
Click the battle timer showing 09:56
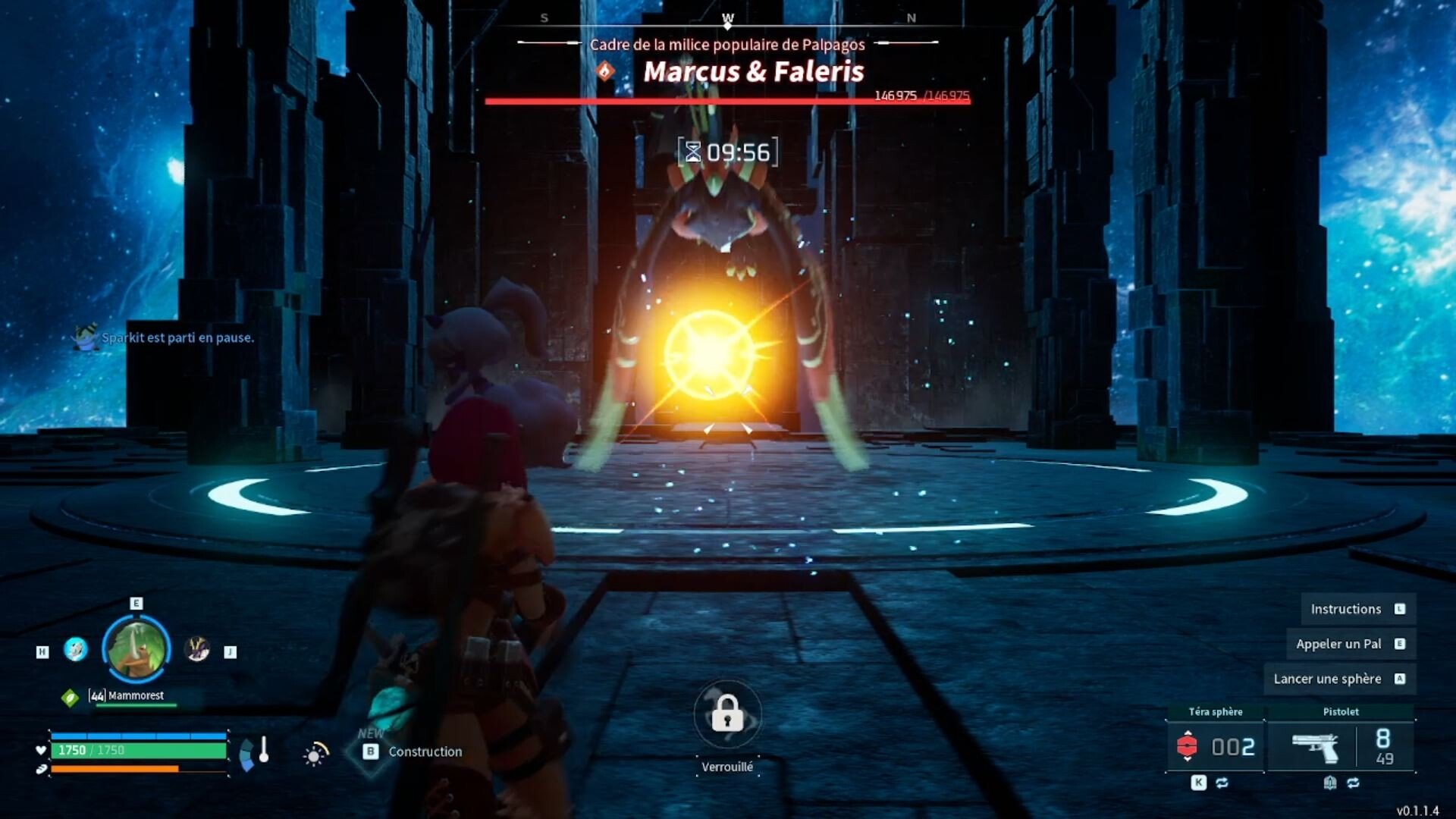coord(726,152)
